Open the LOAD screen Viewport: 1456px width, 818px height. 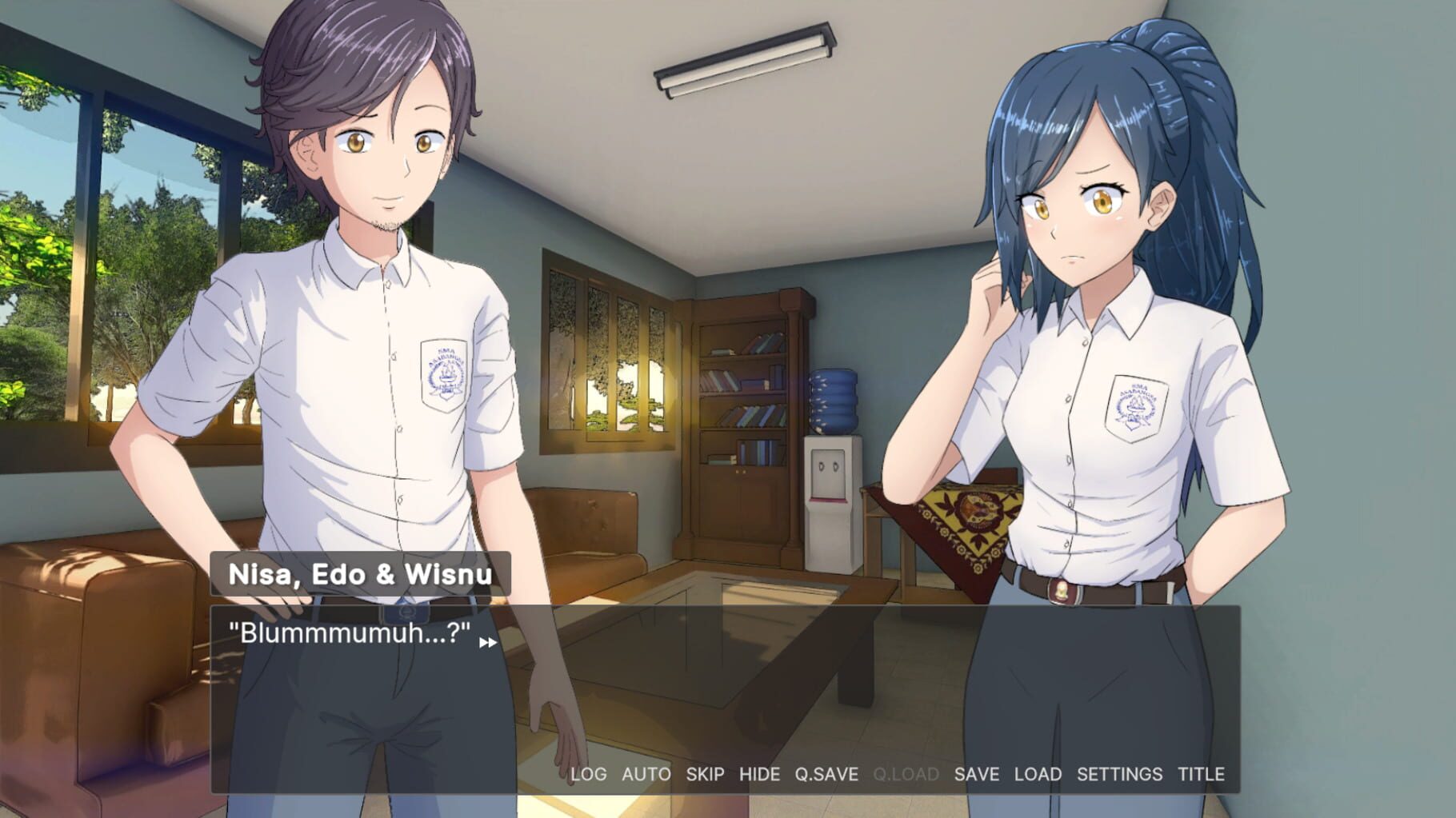1037,774
